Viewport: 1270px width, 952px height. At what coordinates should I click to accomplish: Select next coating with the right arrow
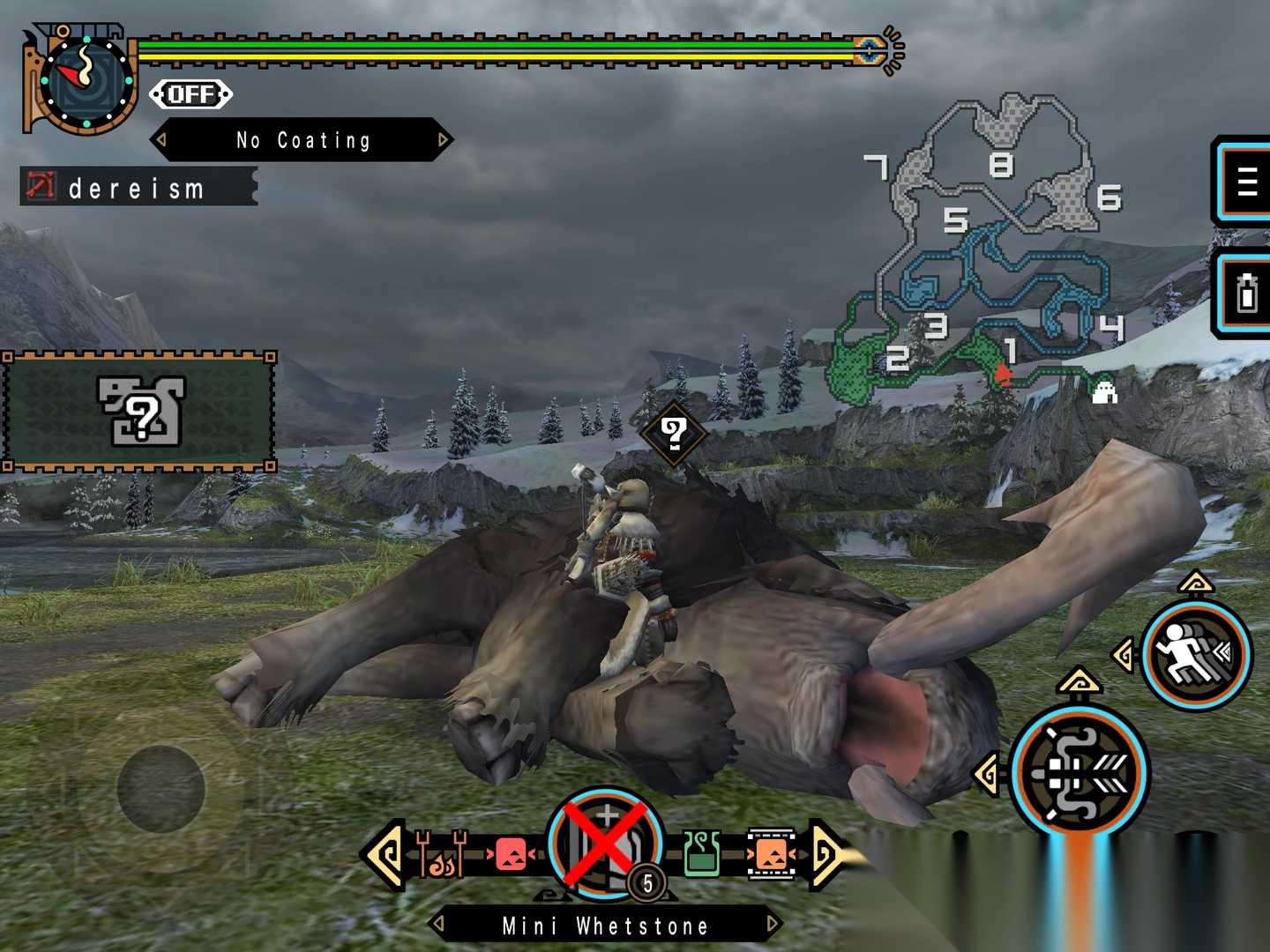[x=443, y=139]
